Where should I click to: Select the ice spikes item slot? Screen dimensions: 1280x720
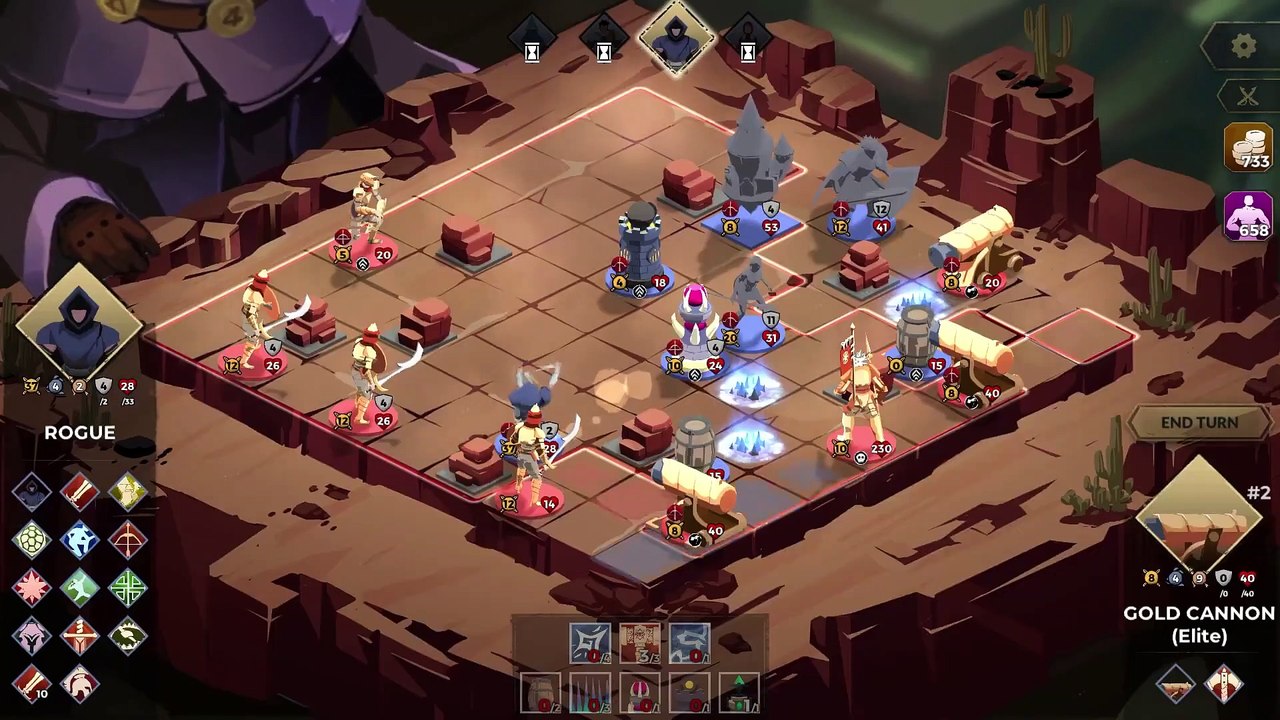(590, 692)
